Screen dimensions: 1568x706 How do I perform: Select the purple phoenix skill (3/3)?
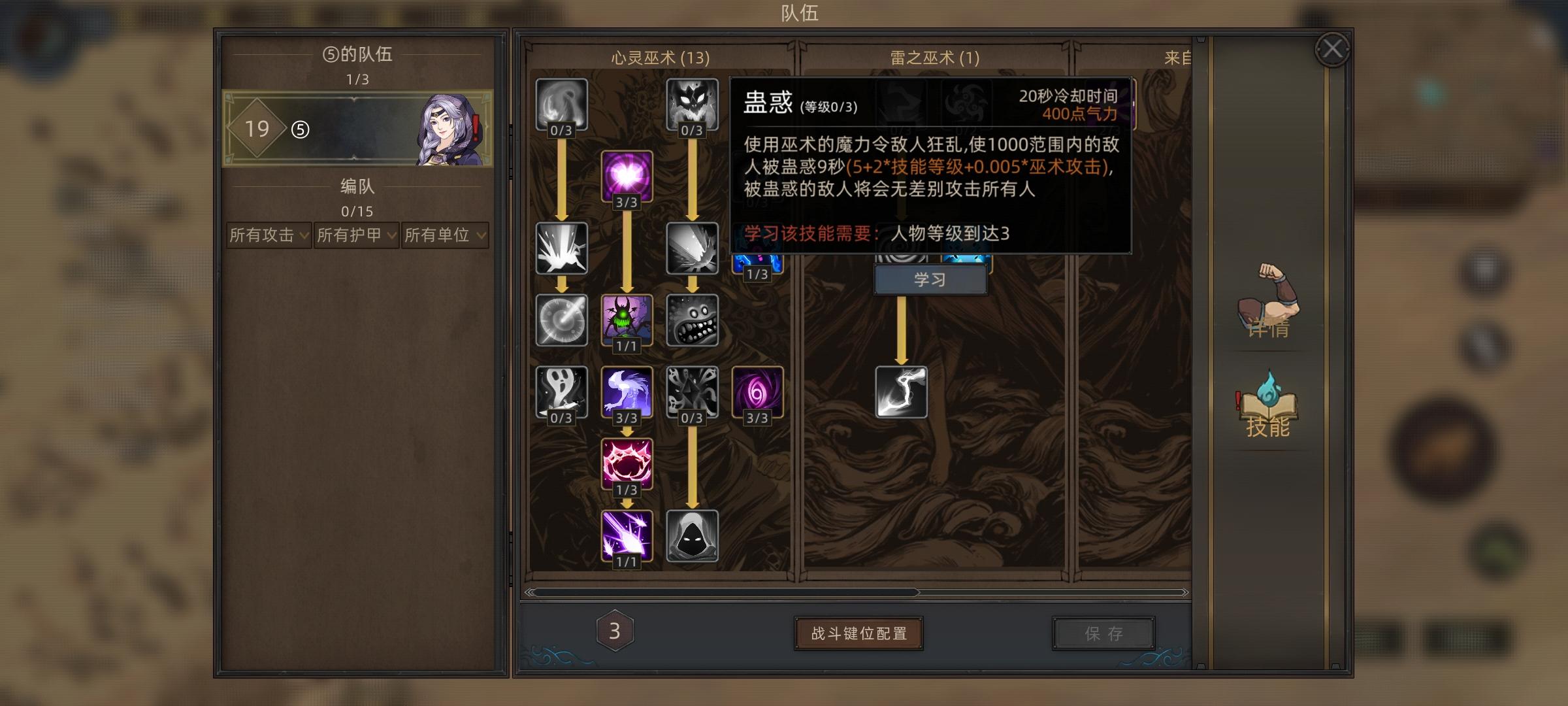626,392
